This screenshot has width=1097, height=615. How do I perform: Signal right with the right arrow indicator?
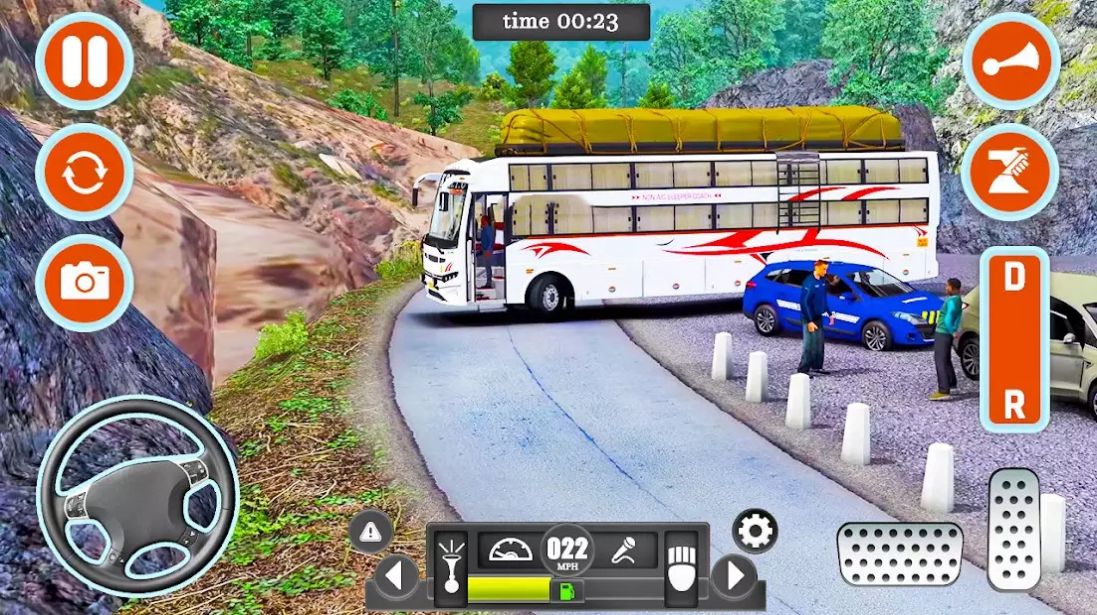tap(735, 575)
